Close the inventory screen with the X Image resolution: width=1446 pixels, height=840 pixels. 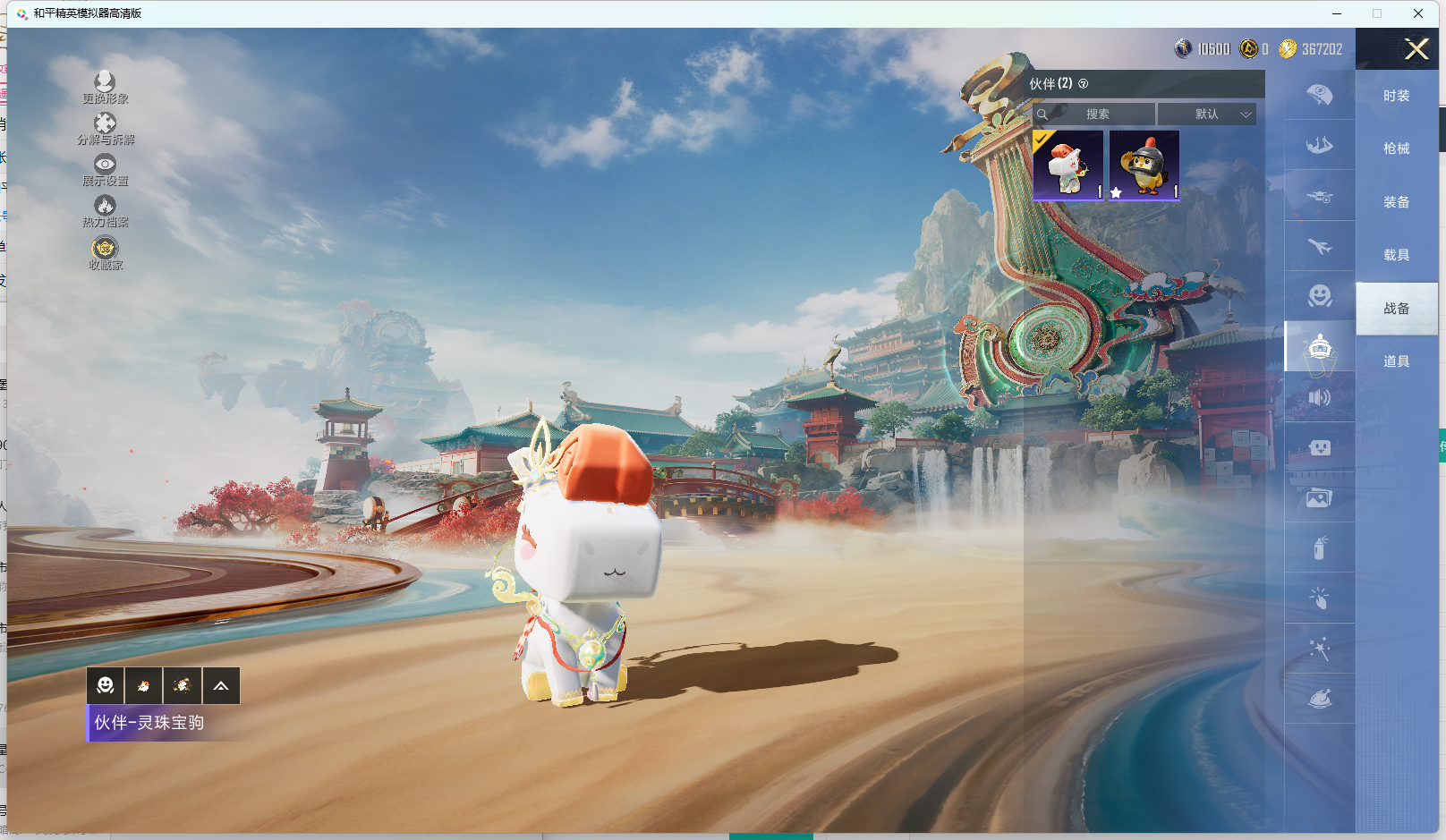[x=1416, y=49]
